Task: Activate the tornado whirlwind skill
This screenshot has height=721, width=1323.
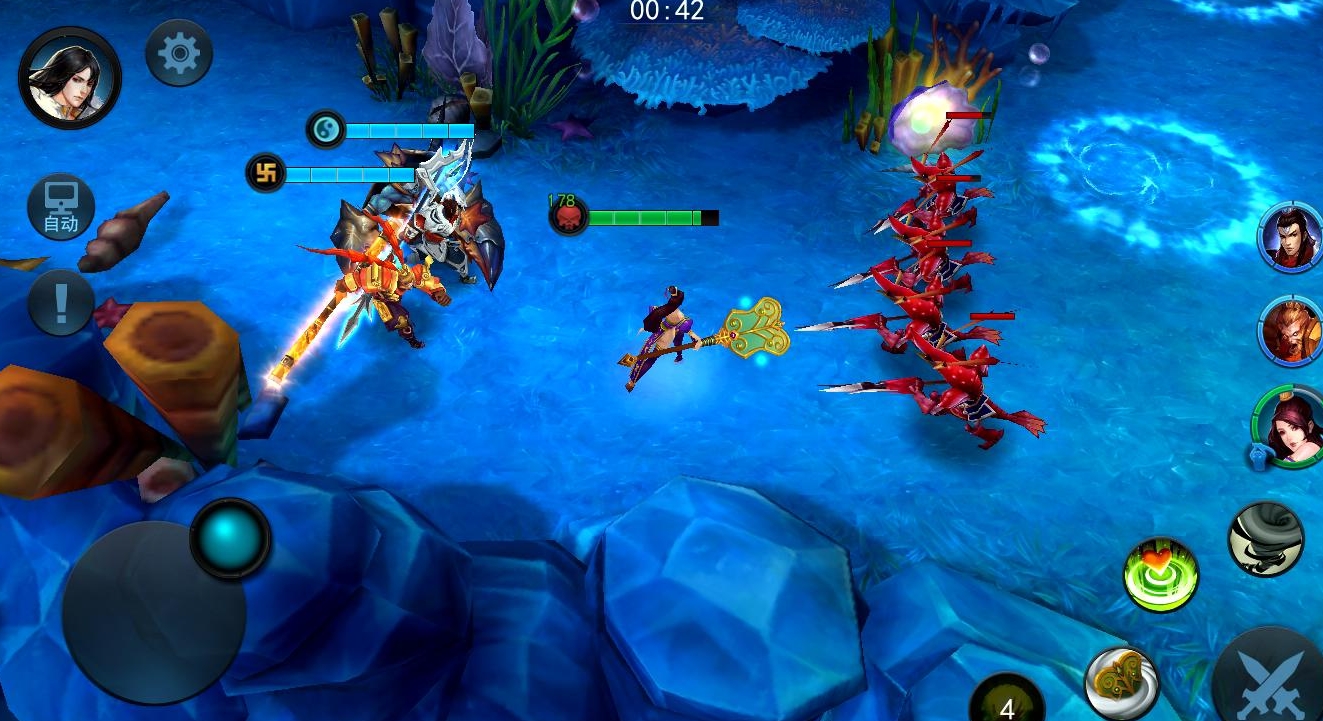Action: (x=1265, y=539)
